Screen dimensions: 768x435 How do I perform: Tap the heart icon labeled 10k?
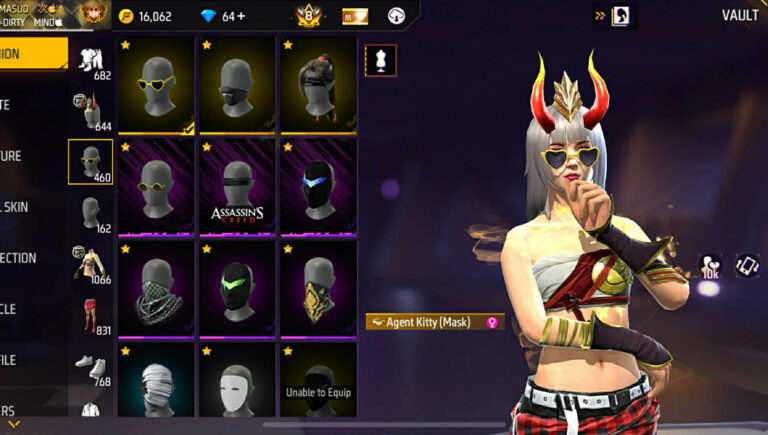(x=711, y=266)
